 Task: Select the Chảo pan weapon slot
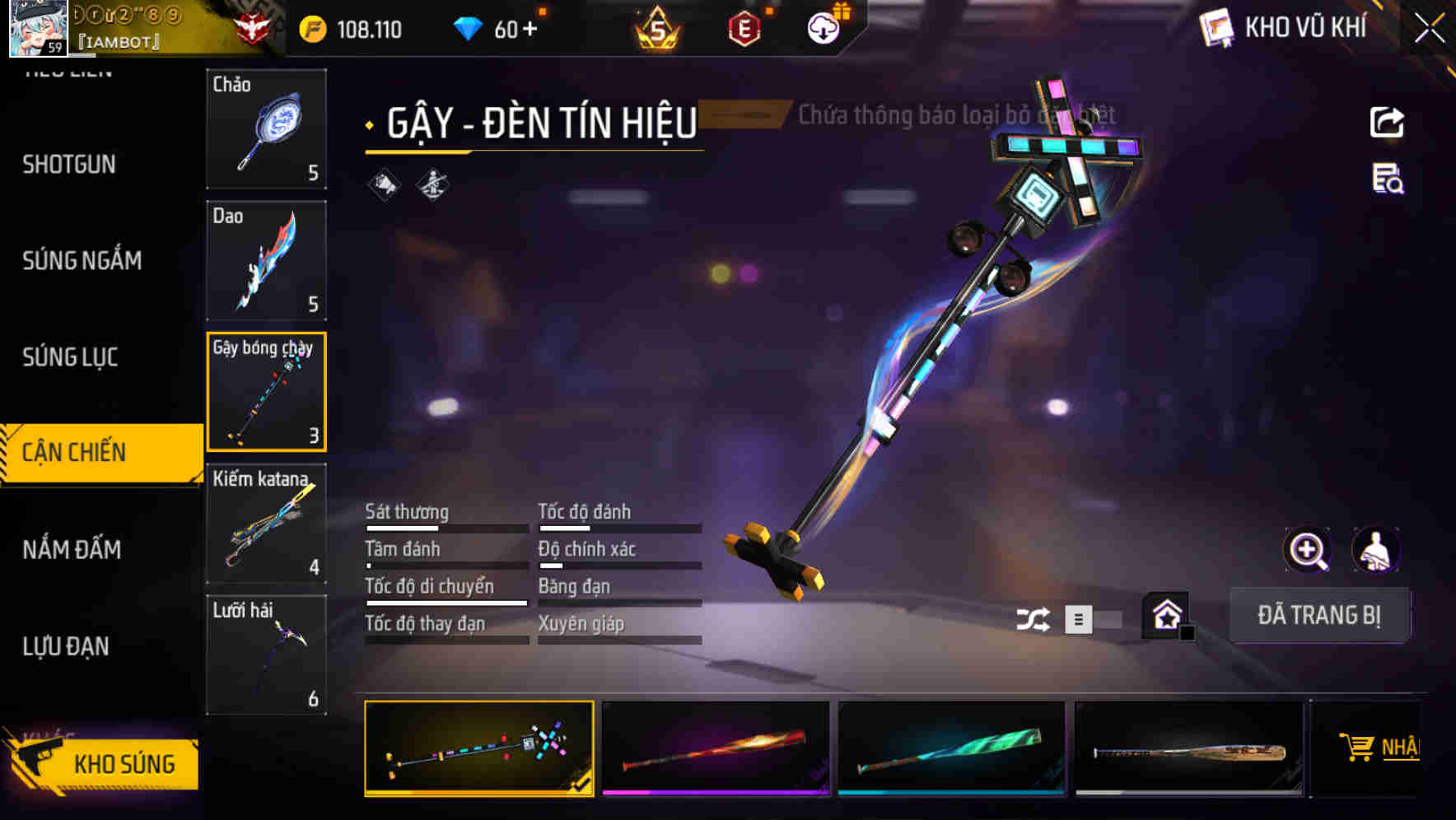266,129
